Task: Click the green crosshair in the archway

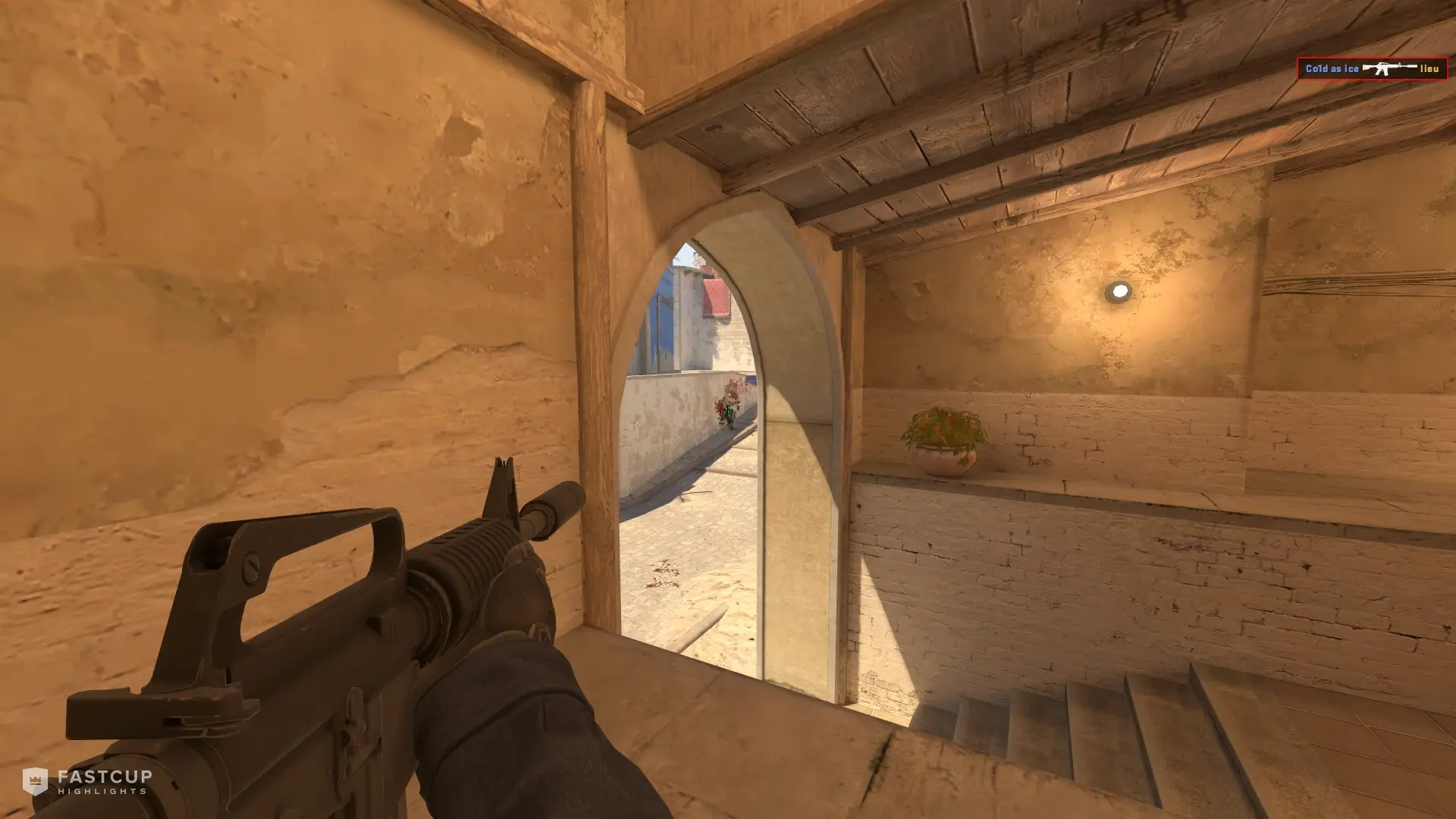Action: point(727,411)
